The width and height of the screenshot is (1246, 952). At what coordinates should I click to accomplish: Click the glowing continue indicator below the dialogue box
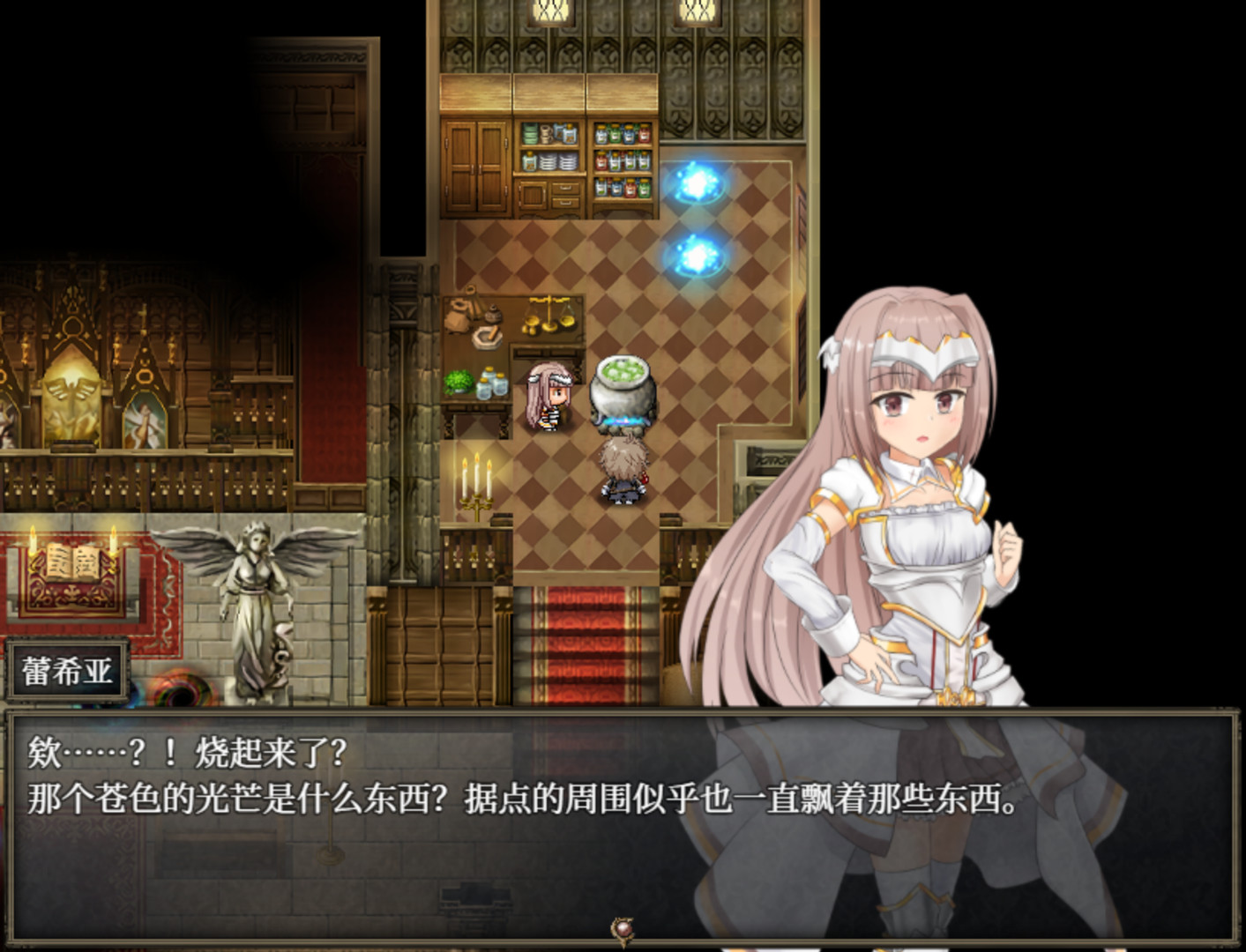point(623,927)
